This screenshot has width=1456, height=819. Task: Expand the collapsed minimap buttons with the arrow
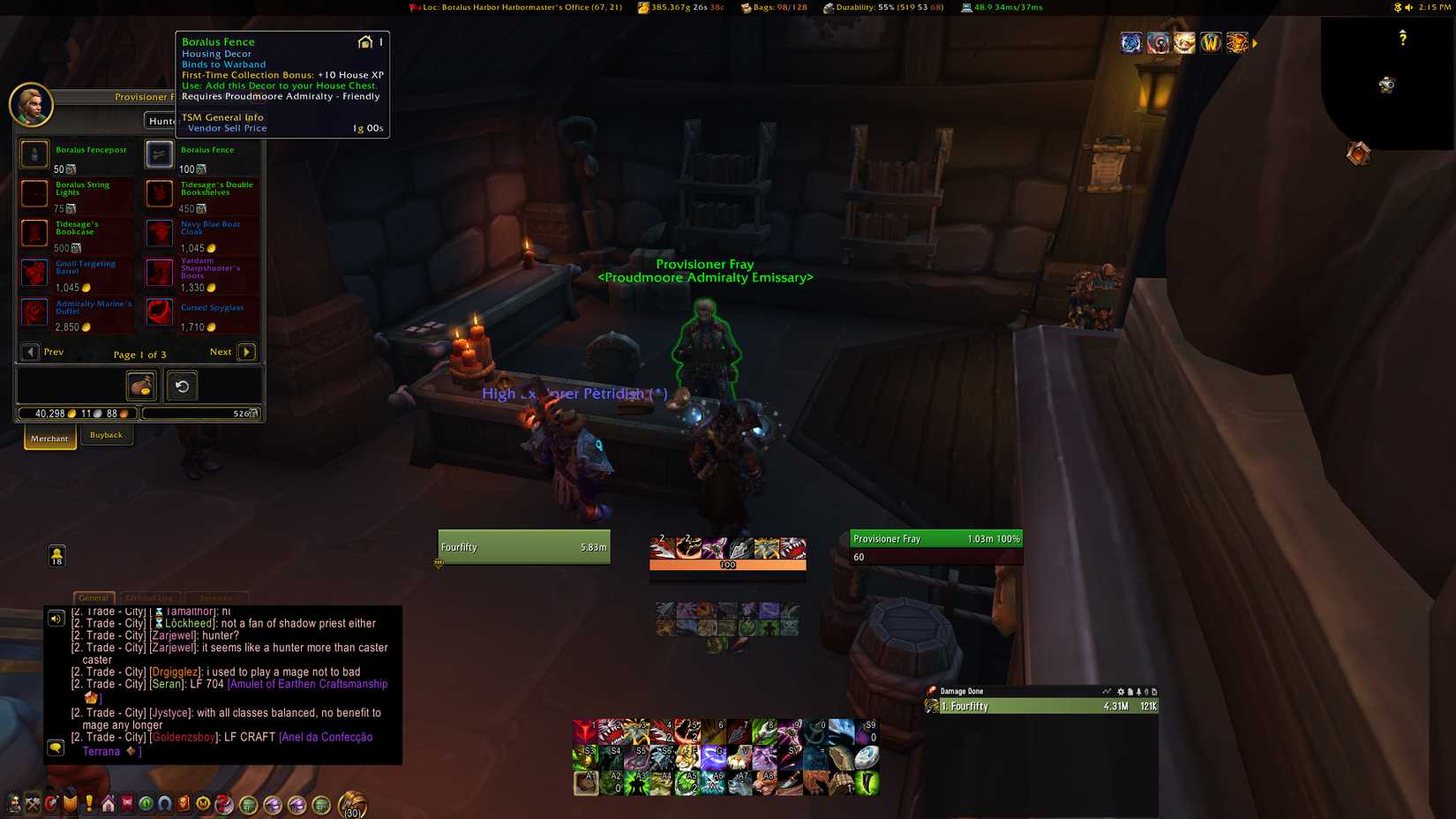tap(1254, 42)
